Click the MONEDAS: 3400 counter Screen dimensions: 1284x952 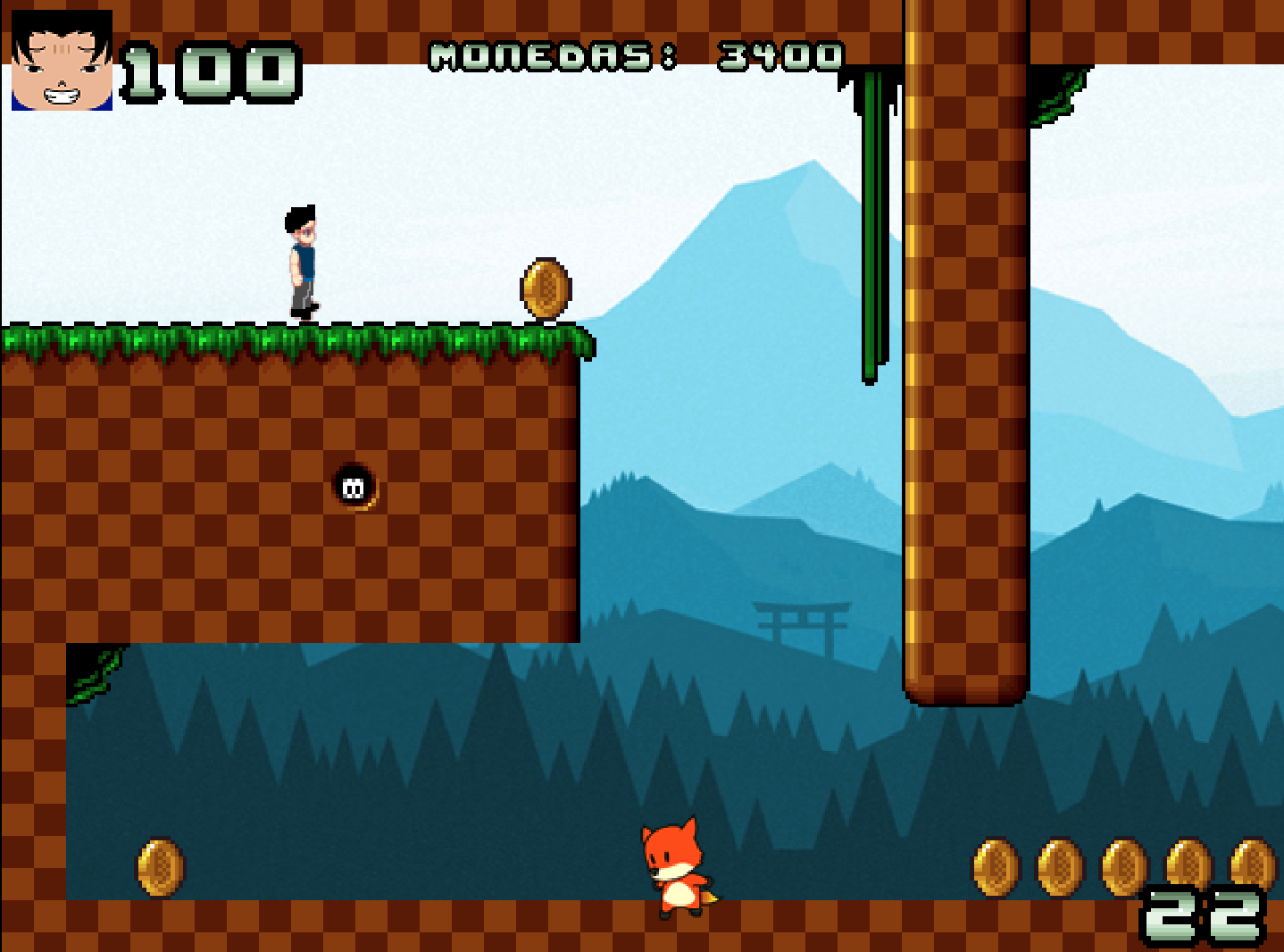click(634, 55)
